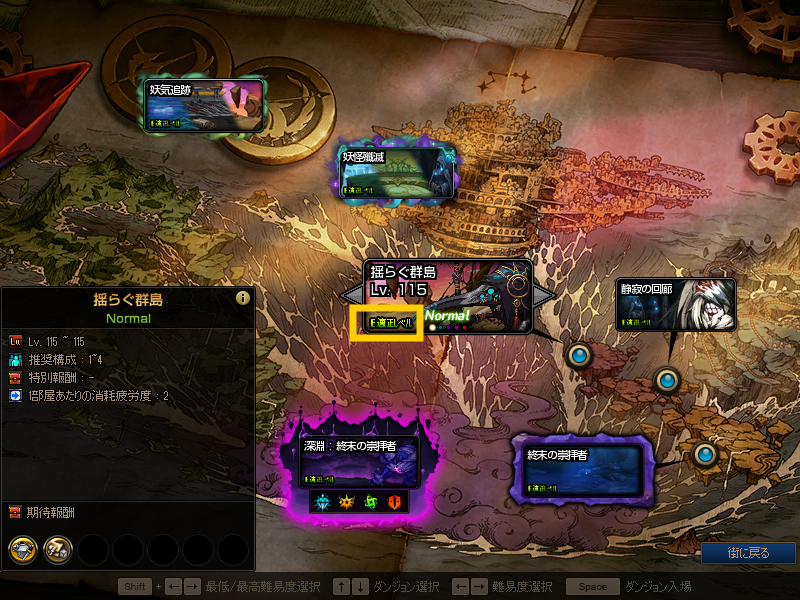Lower difficulty with the left arrow on 揺らぐ群島
This screenshot has height=600, width=800.
click(350, 296)
